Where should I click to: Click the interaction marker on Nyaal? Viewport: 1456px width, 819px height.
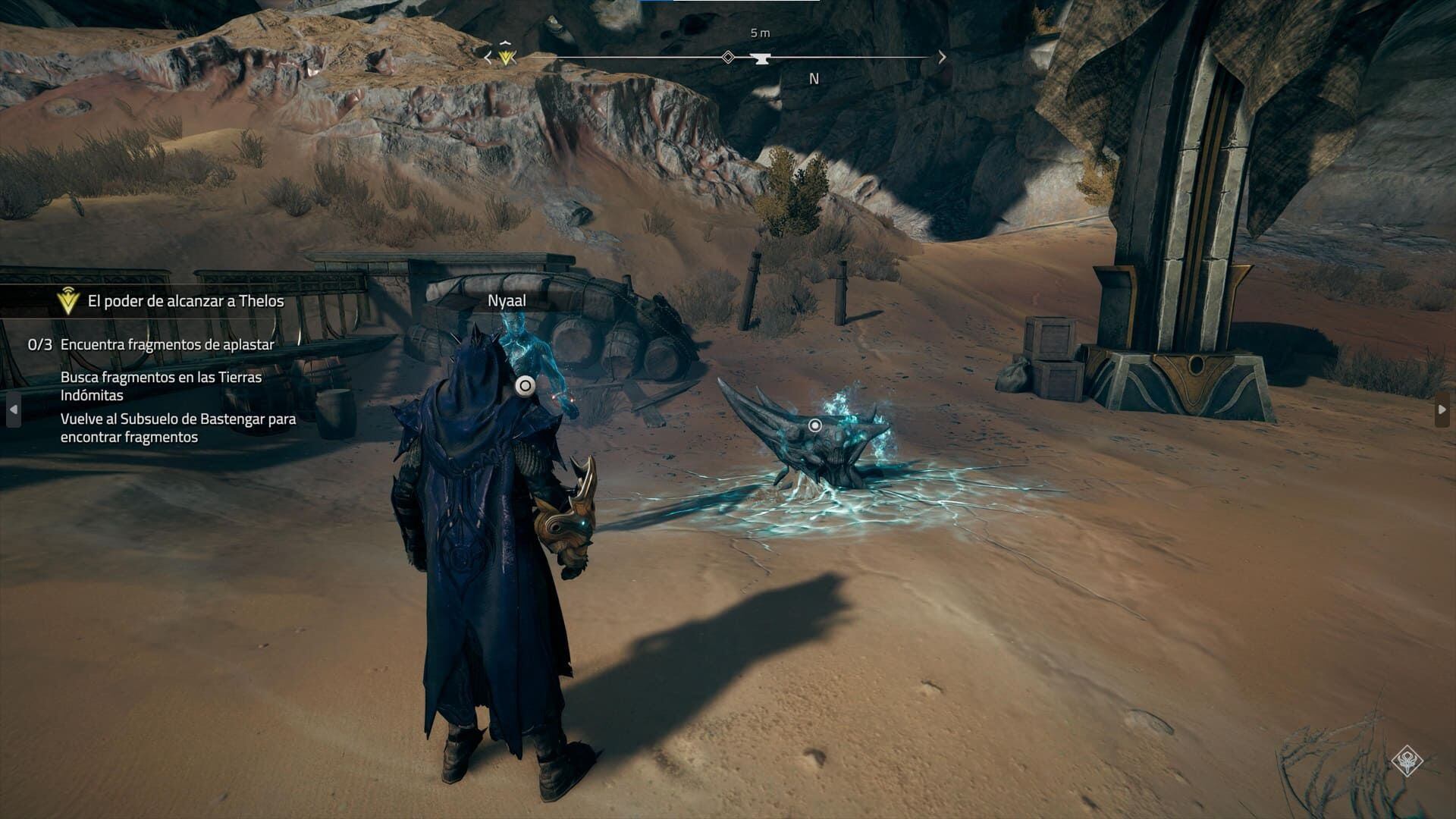[x=524, y=386]
